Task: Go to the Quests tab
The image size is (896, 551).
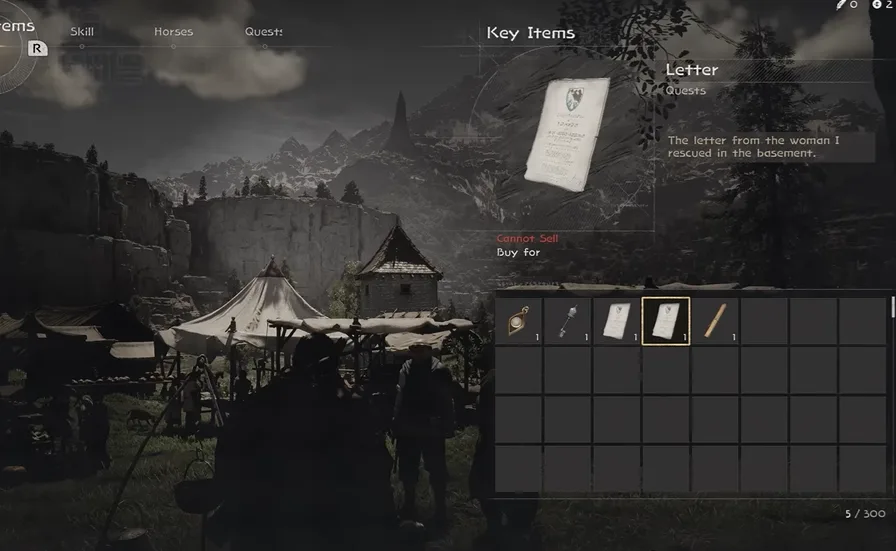Action: (x=263, y=32)
